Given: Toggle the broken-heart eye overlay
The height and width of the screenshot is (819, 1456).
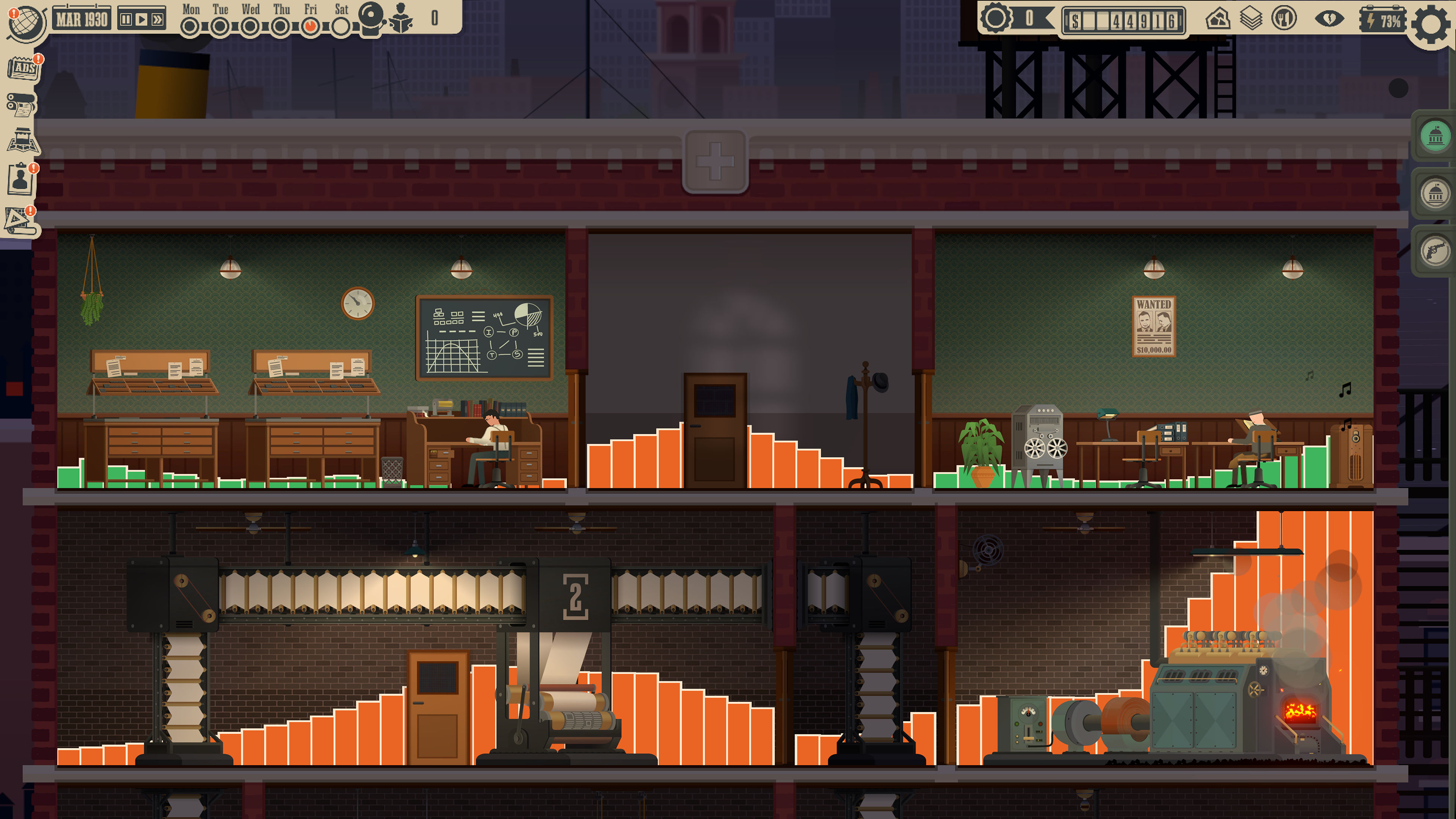Looking at the screenshot, I should (1329, 19).
